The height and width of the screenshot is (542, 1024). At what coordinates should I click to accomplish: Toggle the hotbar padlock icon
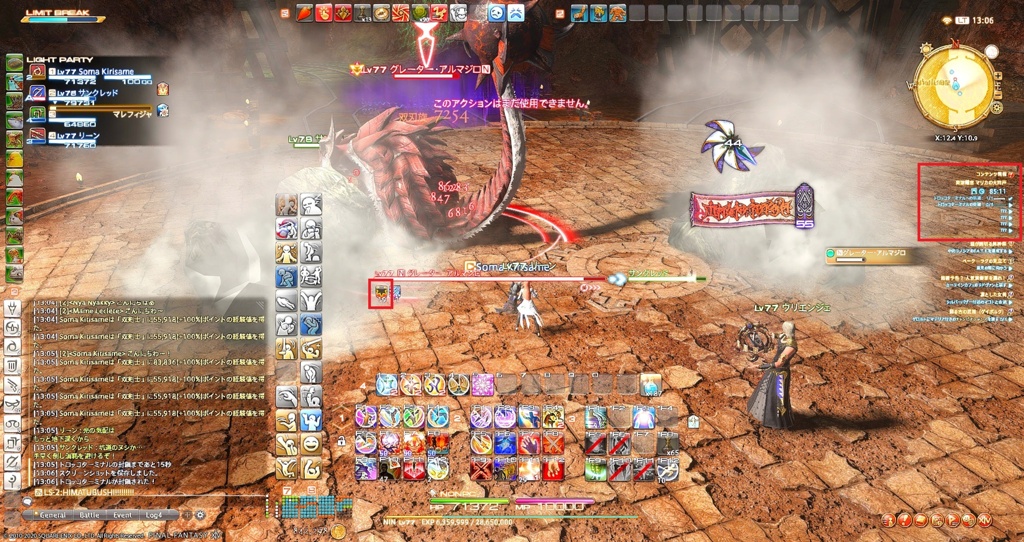coord(342,441)
